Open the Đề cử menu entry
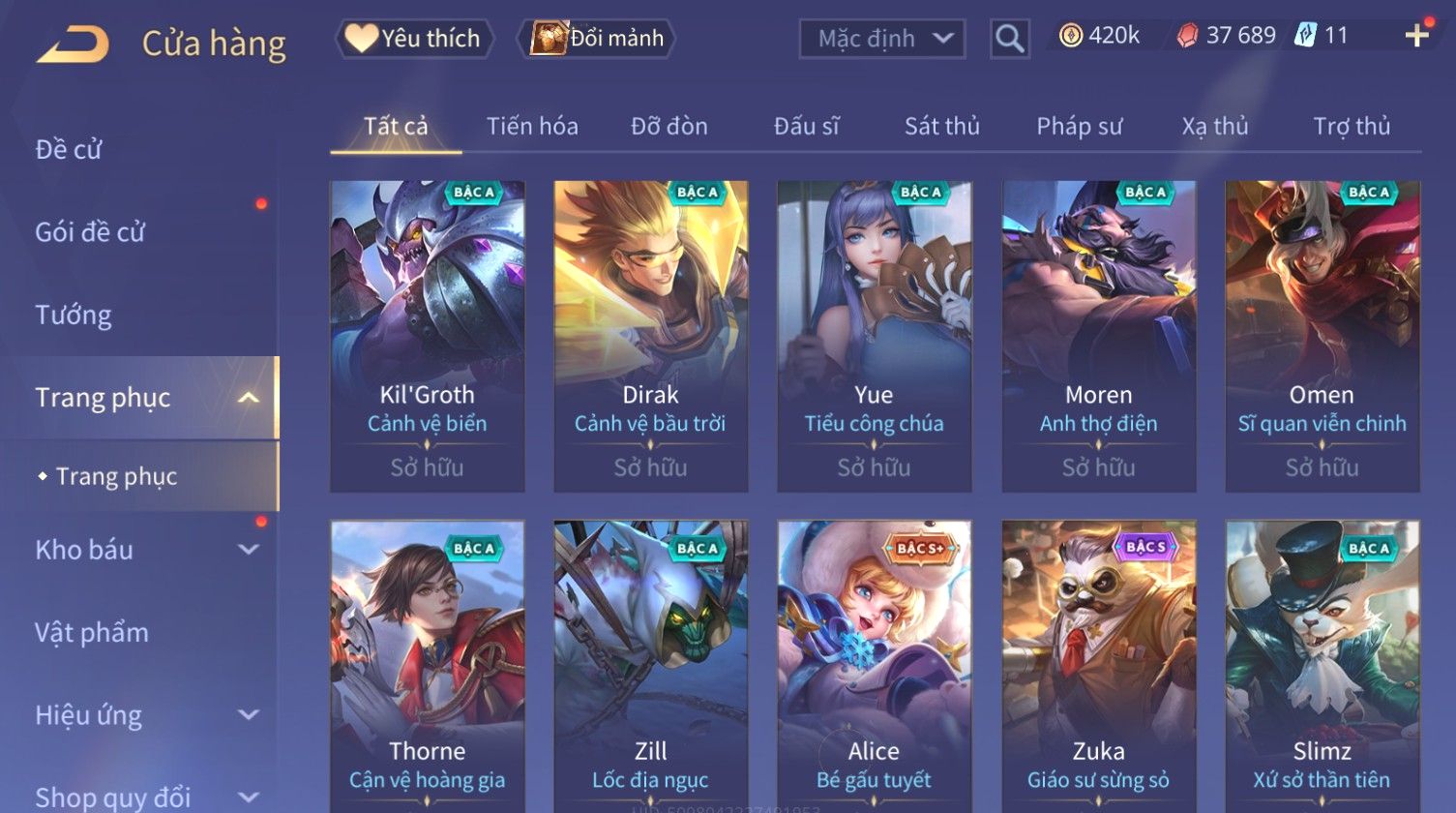This screenshot has height=813, width=1456. pyautogui.click(x=69, y=150)
